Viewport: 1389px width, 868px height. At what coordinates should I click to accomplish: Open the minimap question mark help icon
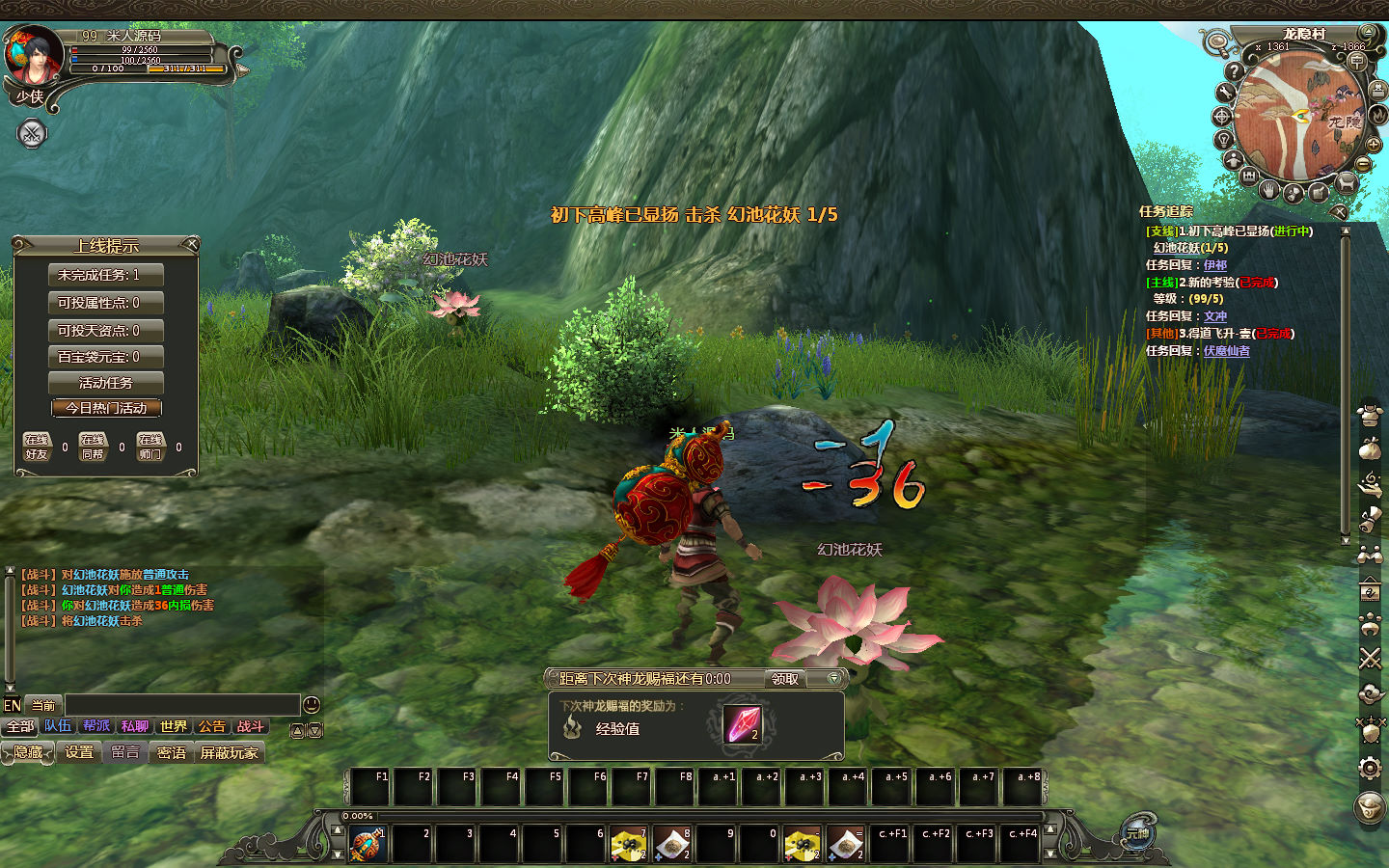(1233, 71)
